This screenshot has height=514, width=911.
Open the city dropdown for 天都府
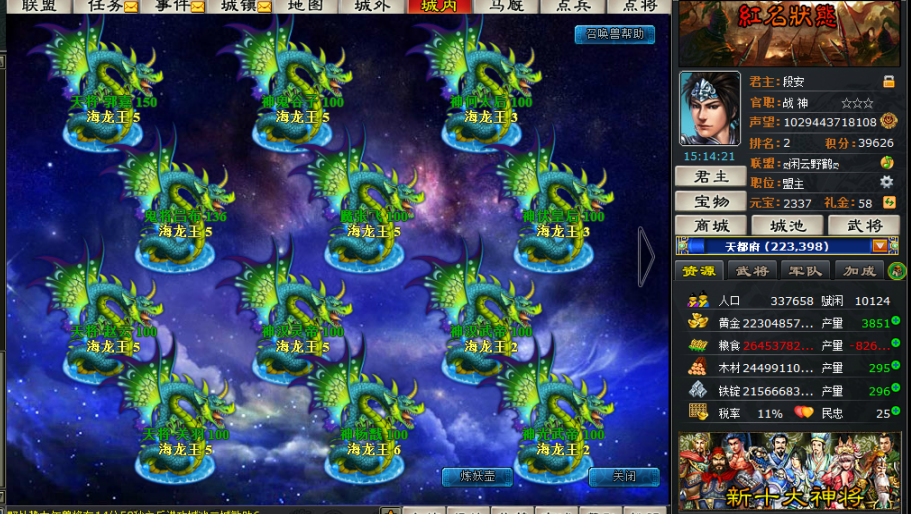pyautogui.click(x=879, y=246)
